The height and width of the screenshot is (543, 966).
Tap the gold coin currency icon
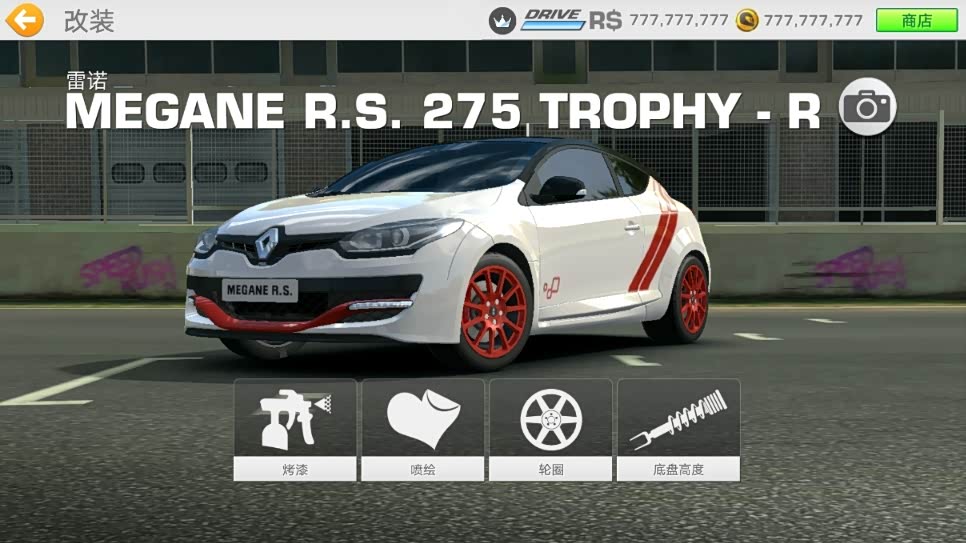click(x=746, y=20)
